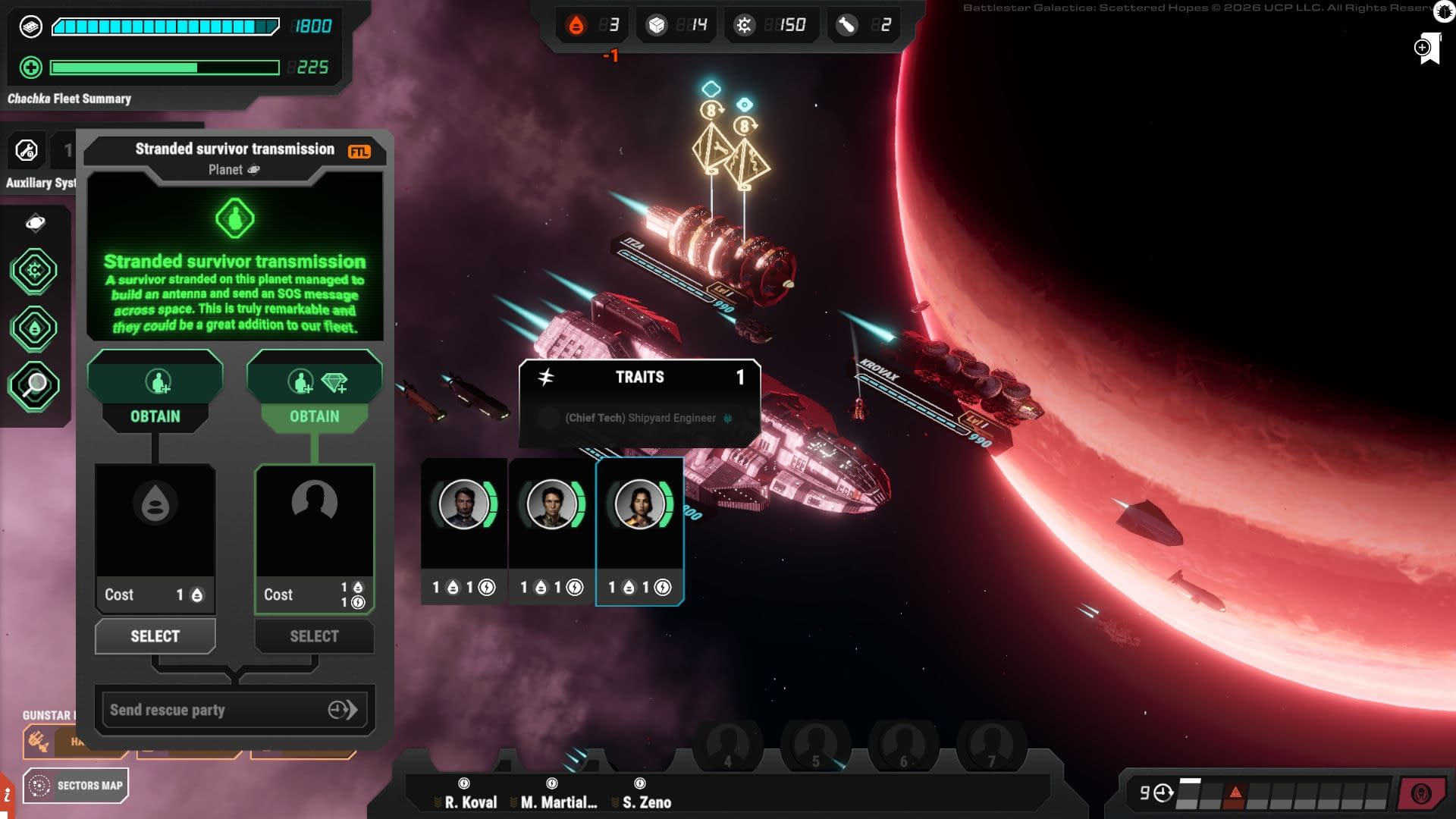Open the bookmark icon in top-right corner
This screenshot has width=1456, height=819.
point(1427,49)
